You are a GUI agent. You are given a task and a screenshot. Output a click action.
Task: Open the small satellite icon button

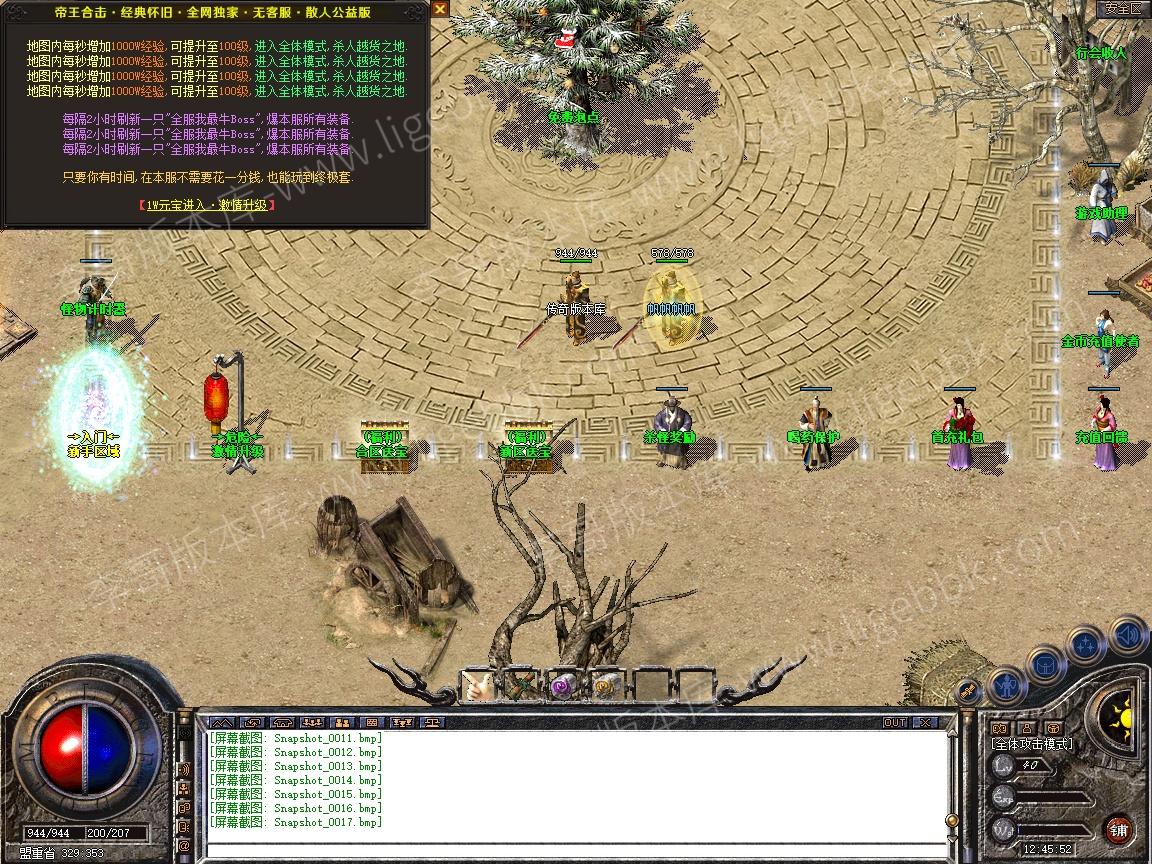pos(966,689)
